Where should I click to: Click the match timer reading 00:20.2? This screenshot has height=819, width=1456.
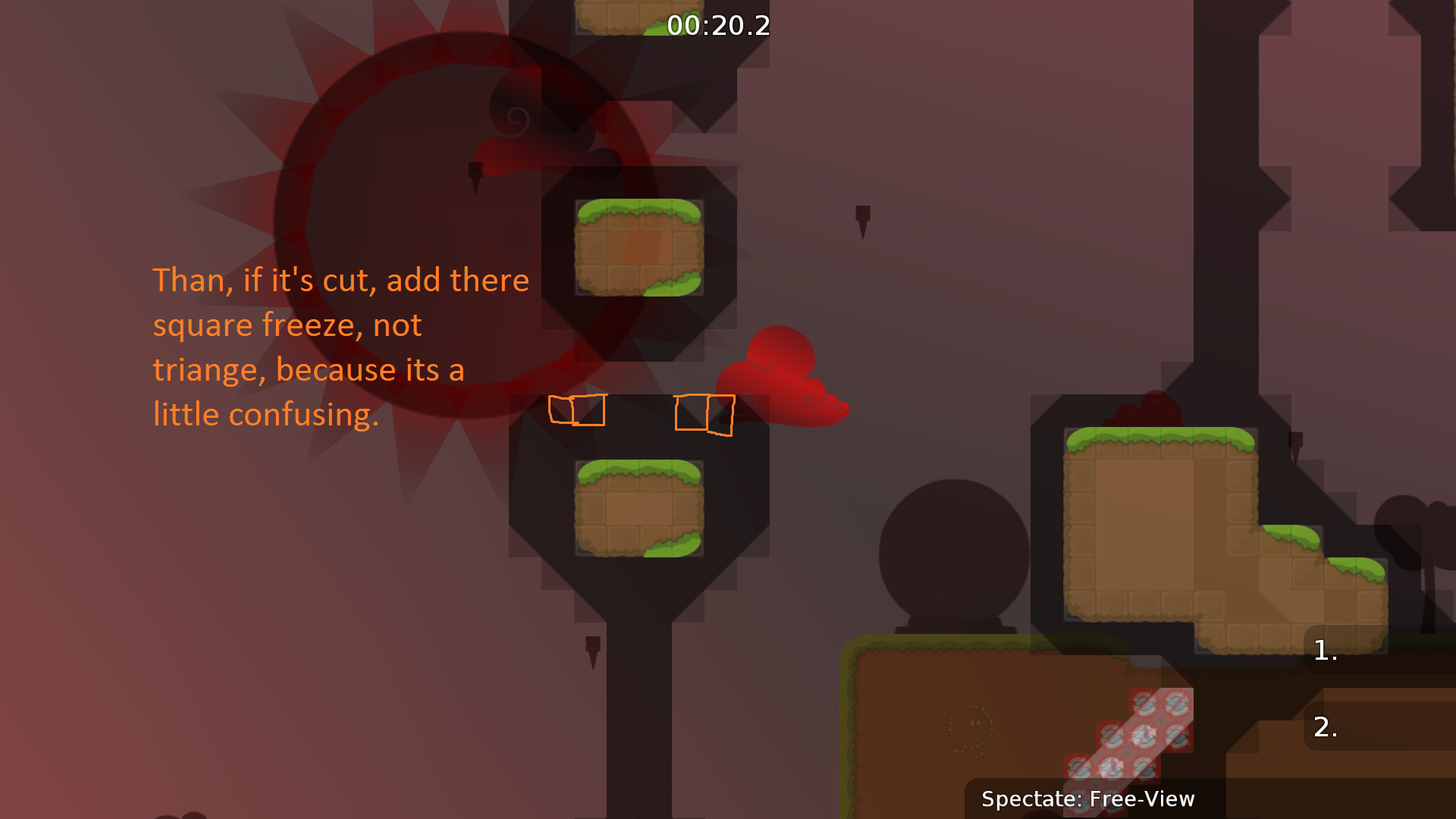click(x=717, y=27)
